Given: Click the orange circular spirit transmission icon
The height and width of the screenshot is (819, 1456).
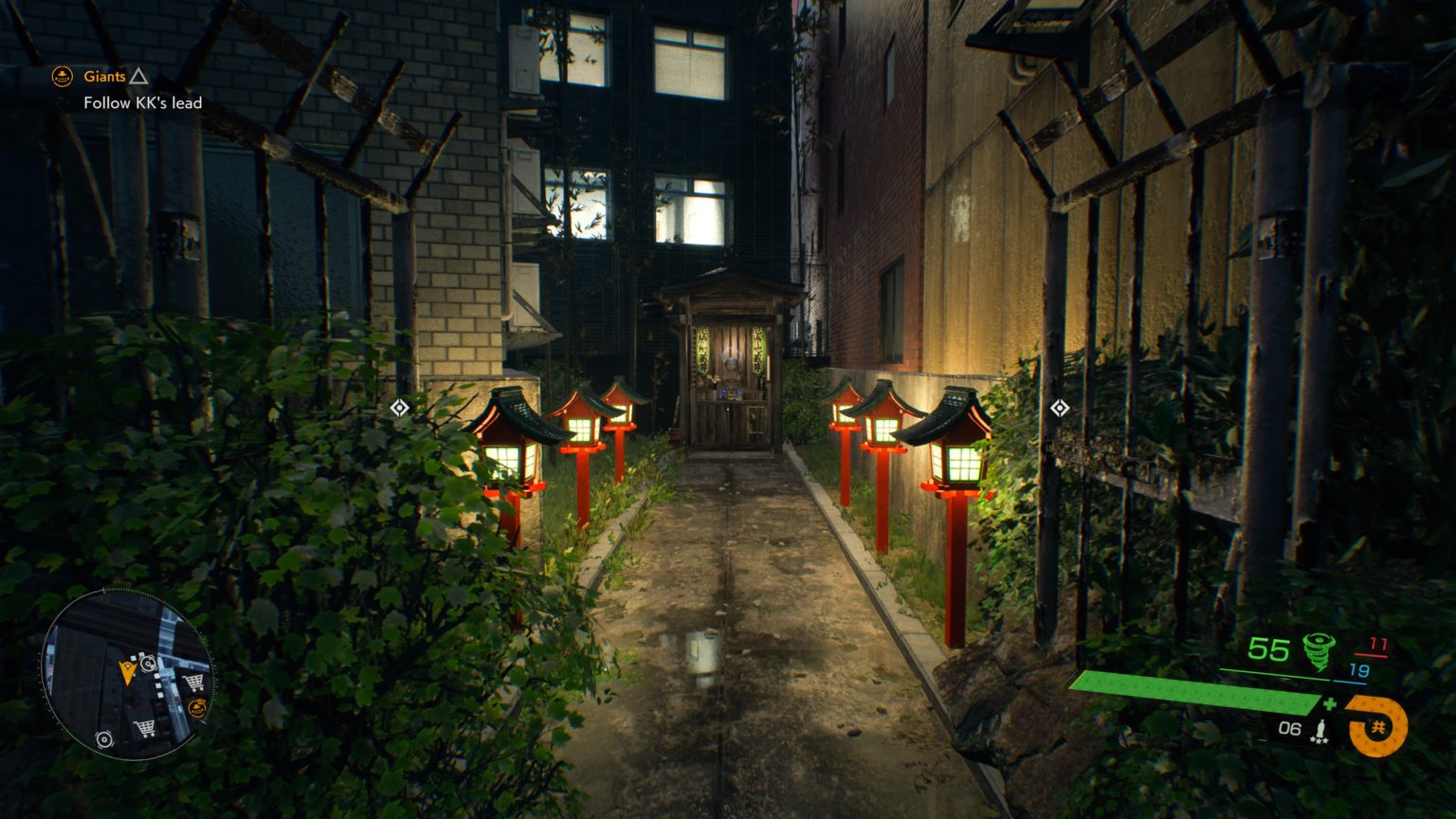Looking at the screenshot, I should tap(1378, 726).
